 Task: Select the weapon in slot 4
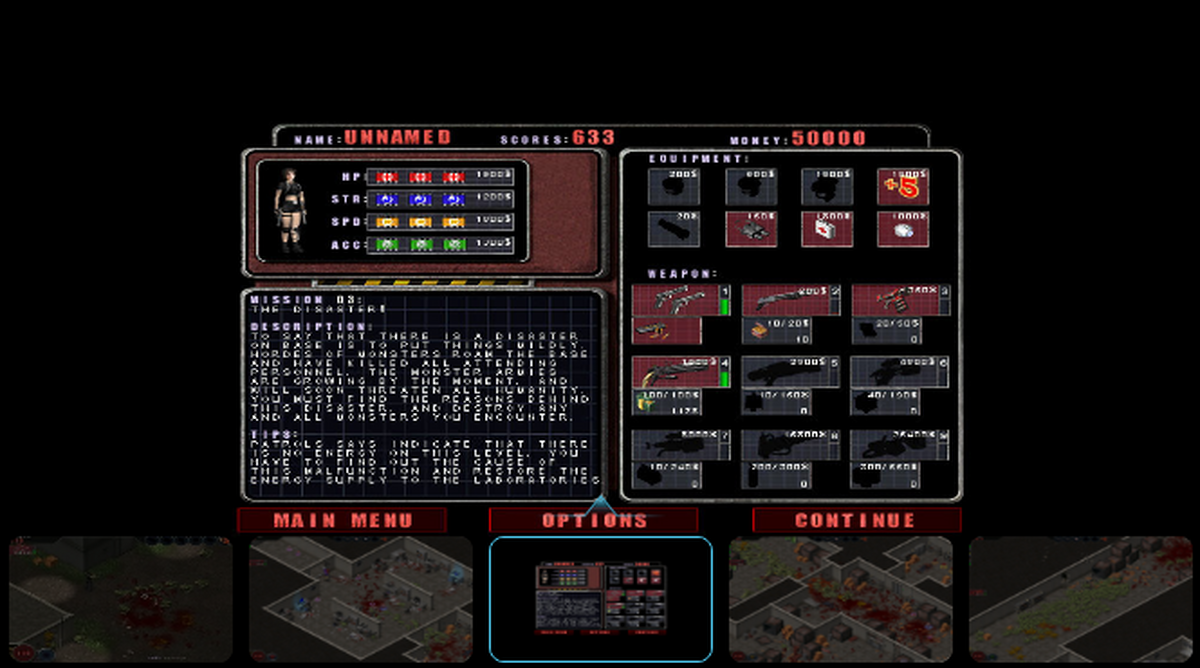click(x=675, y=372)
